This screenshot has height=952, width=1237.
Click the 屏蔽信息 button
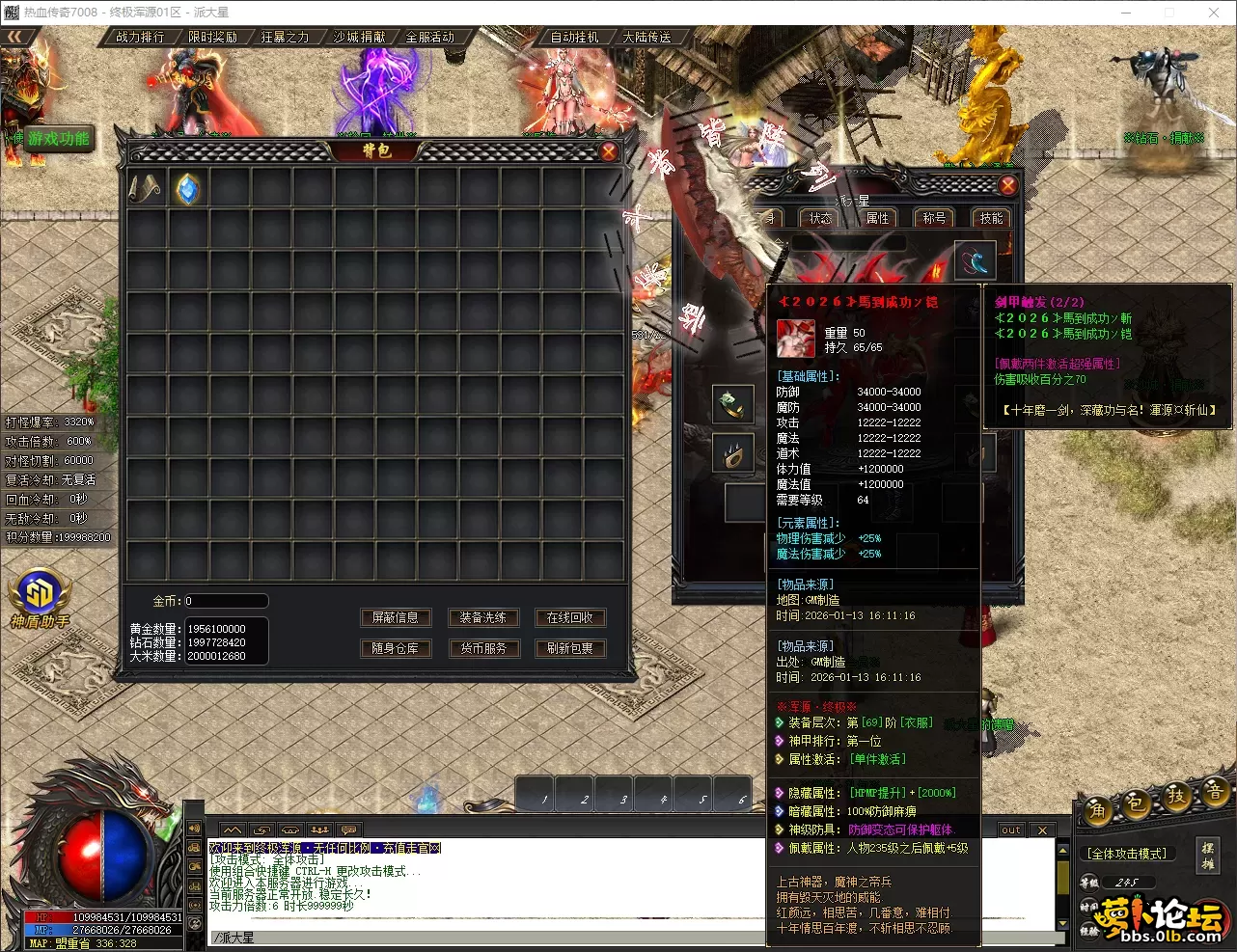point(396,617)
